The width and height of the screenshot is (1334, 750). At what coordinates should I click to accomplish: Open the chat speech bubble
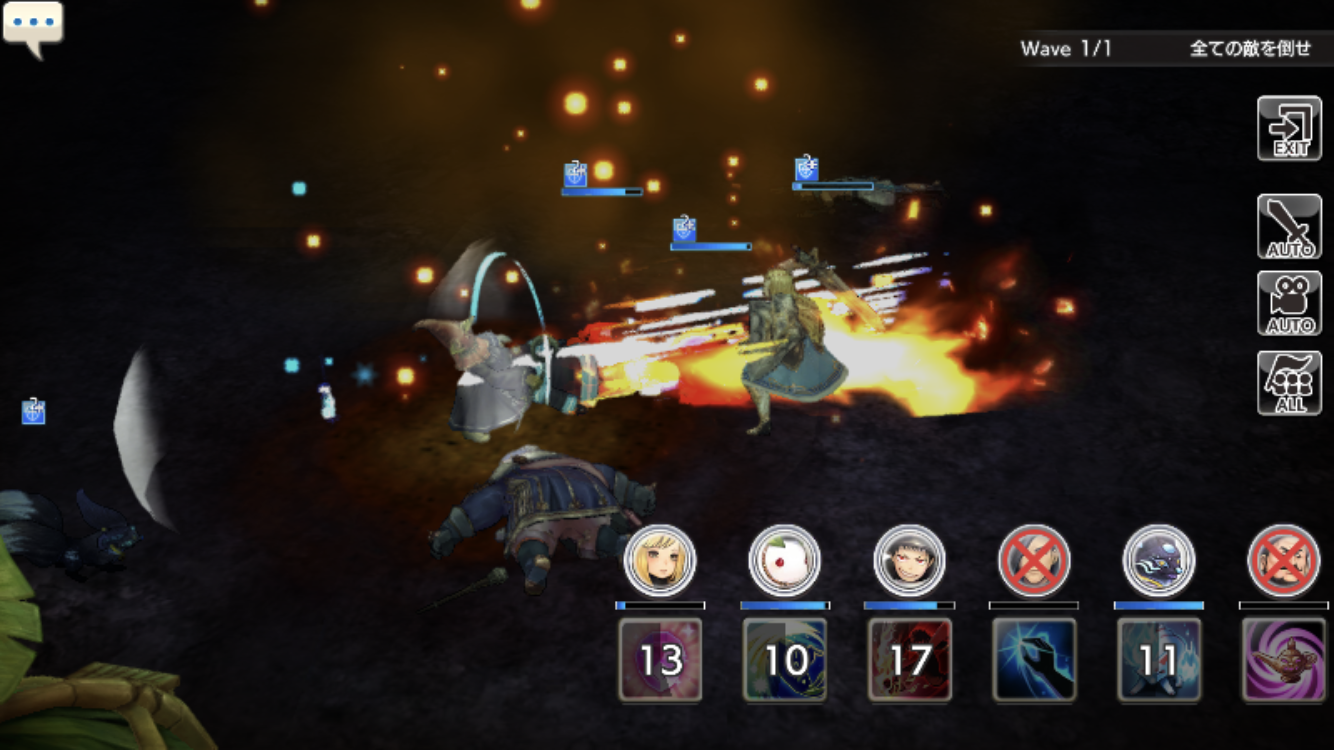coord(33,25)
